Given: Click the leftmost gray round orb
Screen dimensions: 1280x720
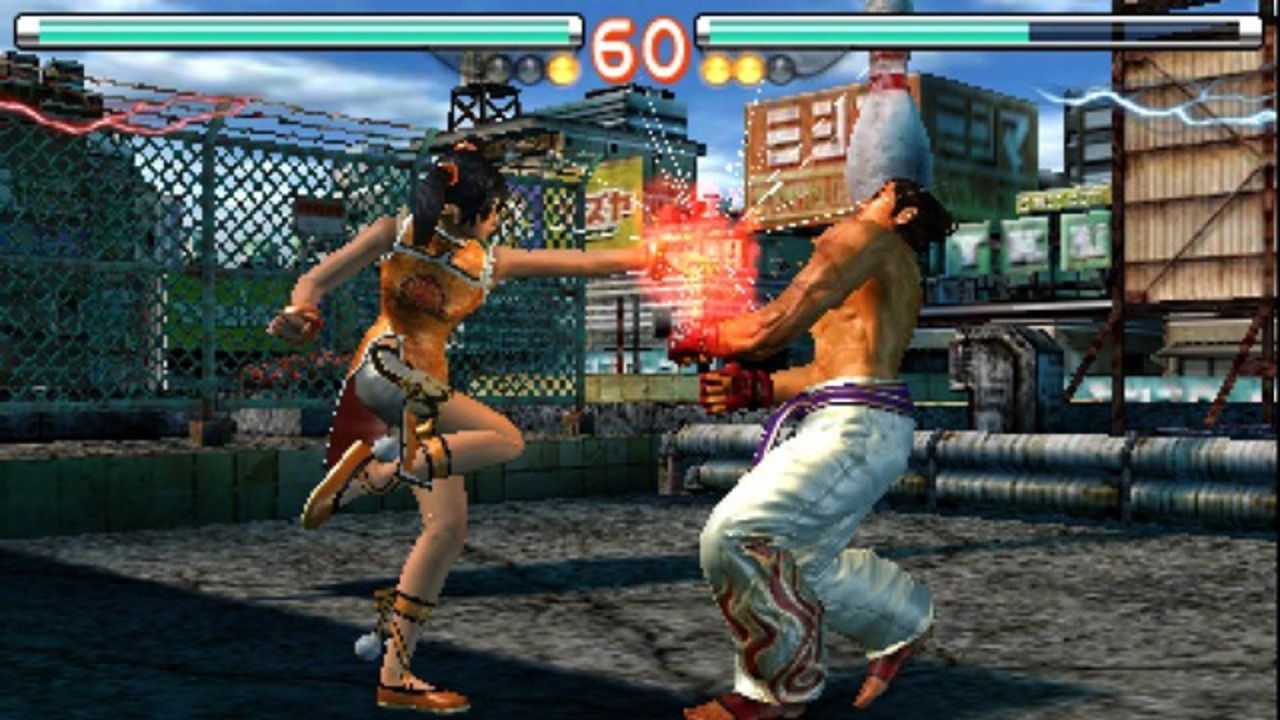Looking at the screenshot, I should coord(495,66).
